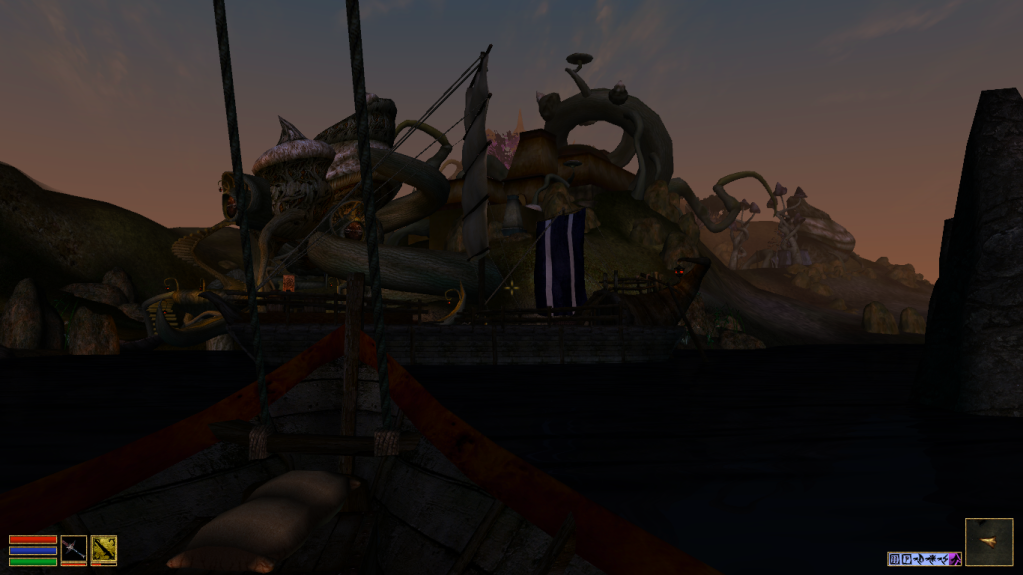Image resolution: width=1023 pixels, height=575 pixels.
Task: Open the minimap with the arrow marker
Action: point(988,542)
